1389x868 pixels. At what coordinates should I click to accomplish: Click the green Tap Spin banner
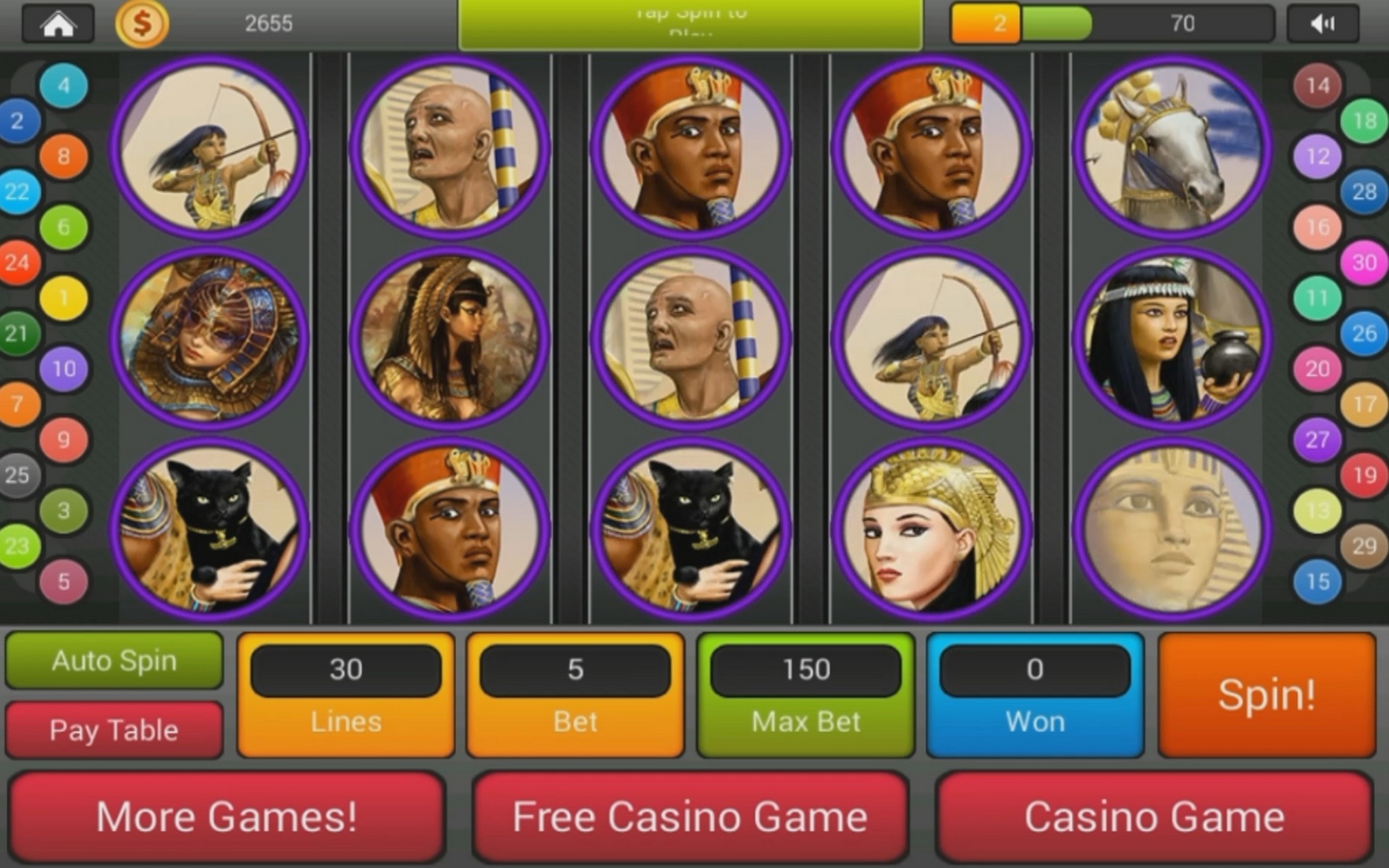coord(691,25)
